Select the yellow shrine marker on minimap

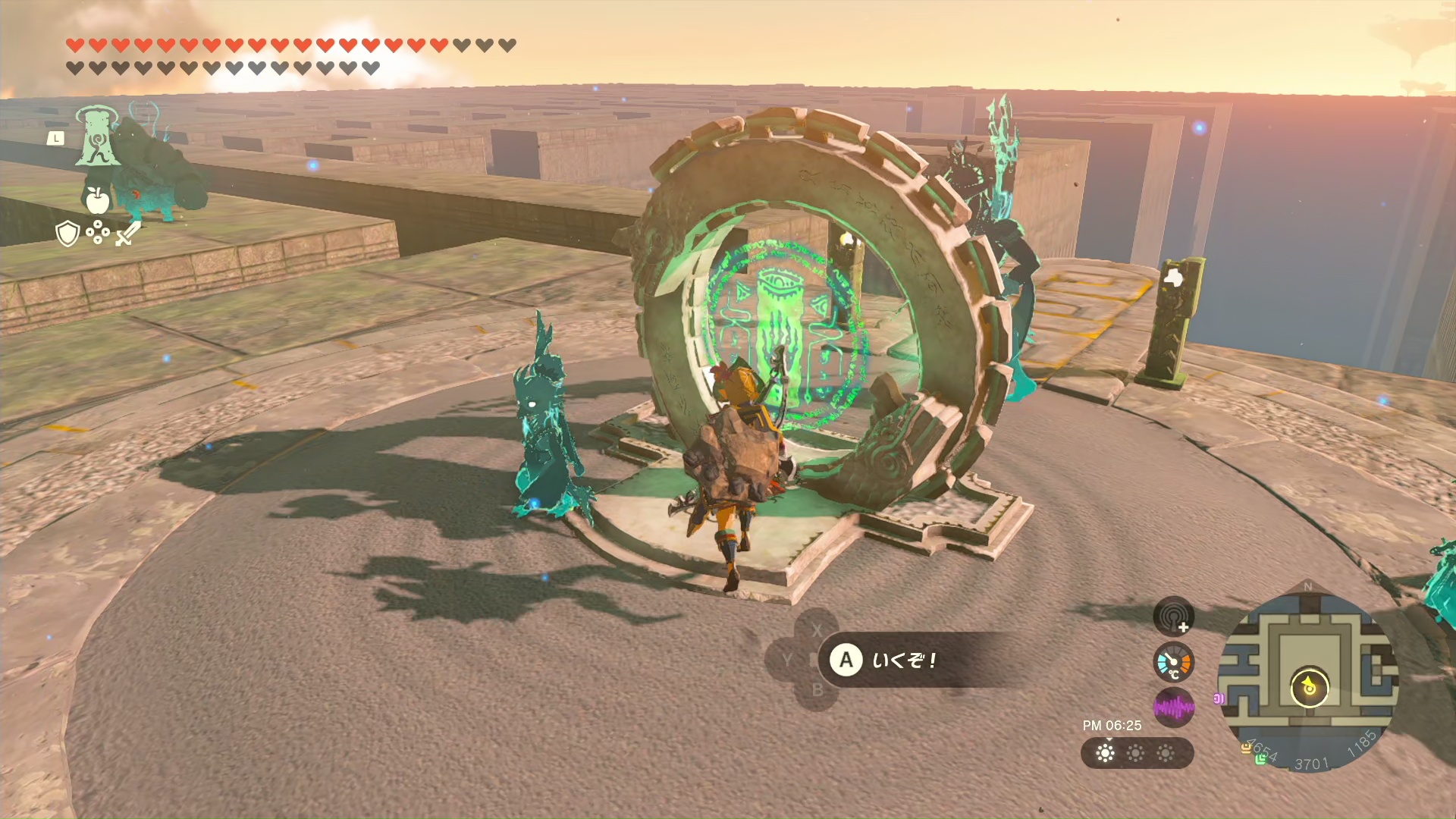(x=1309, y=688)
